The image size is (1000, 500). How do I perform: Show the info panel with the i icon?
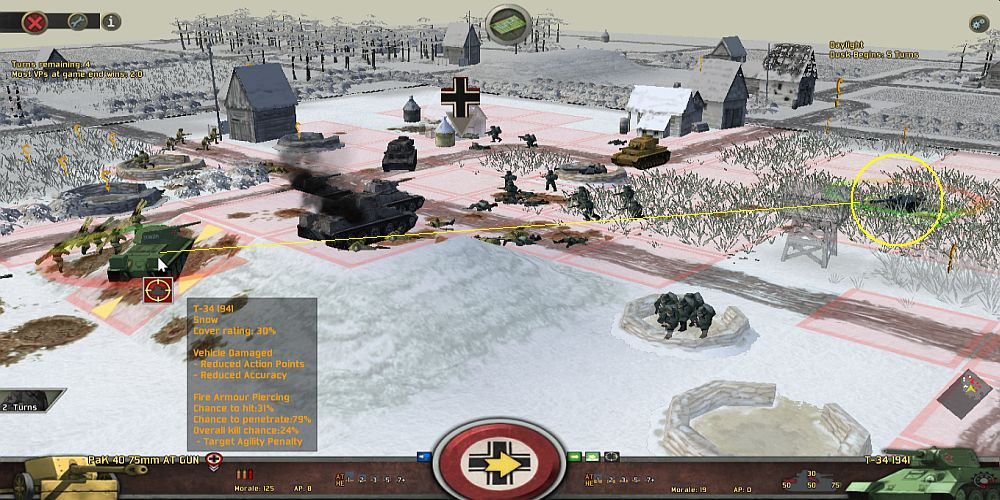click(110, 20)
